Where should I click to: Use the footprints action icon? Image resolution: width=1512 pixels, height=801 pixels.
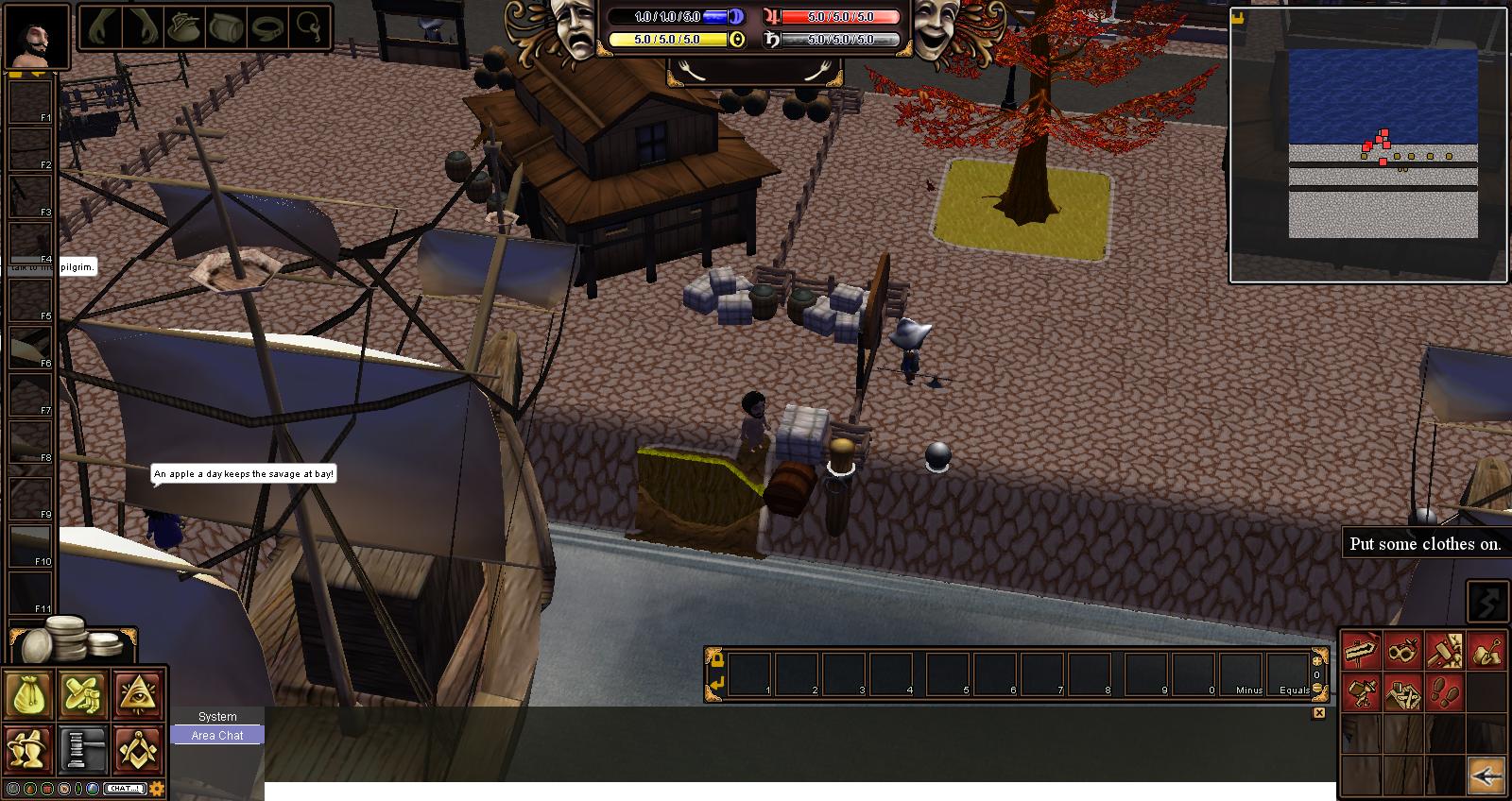pos(1445,694)
